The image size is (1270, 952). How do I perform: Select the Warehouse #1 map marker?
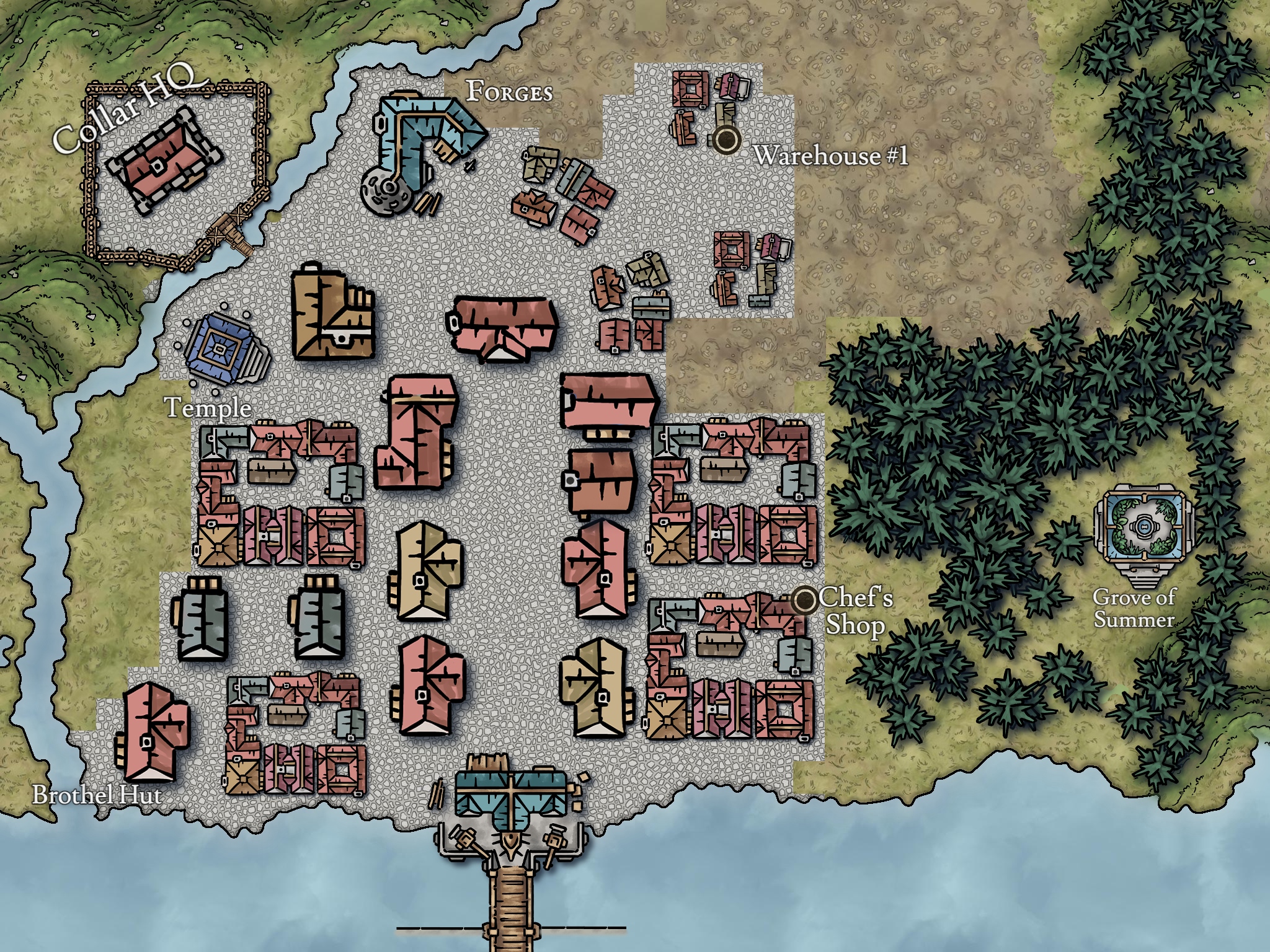pyautogui.click(x=726, y=141)
